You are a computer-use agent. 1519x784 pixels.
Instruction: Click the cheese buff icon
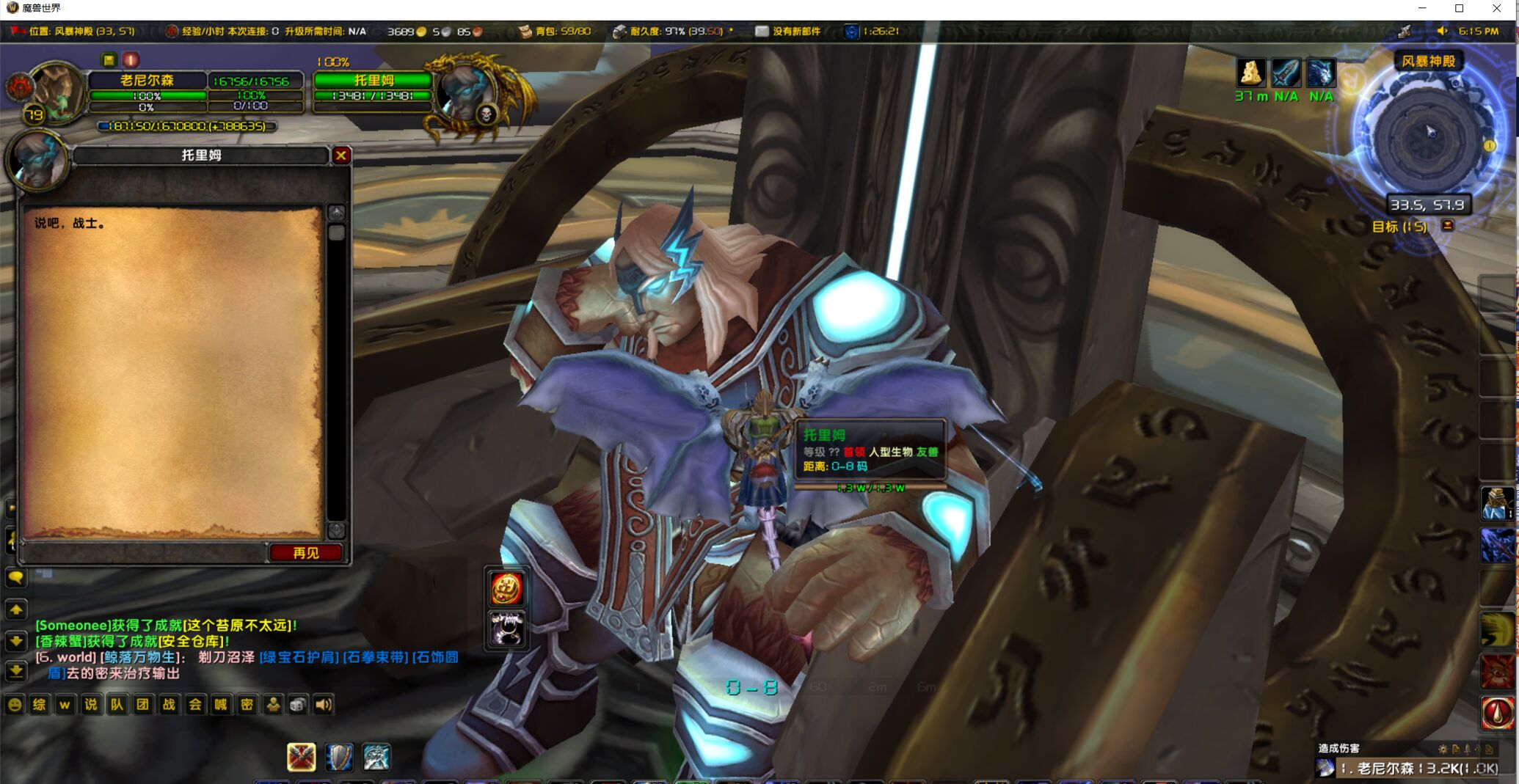[1250, 73]
